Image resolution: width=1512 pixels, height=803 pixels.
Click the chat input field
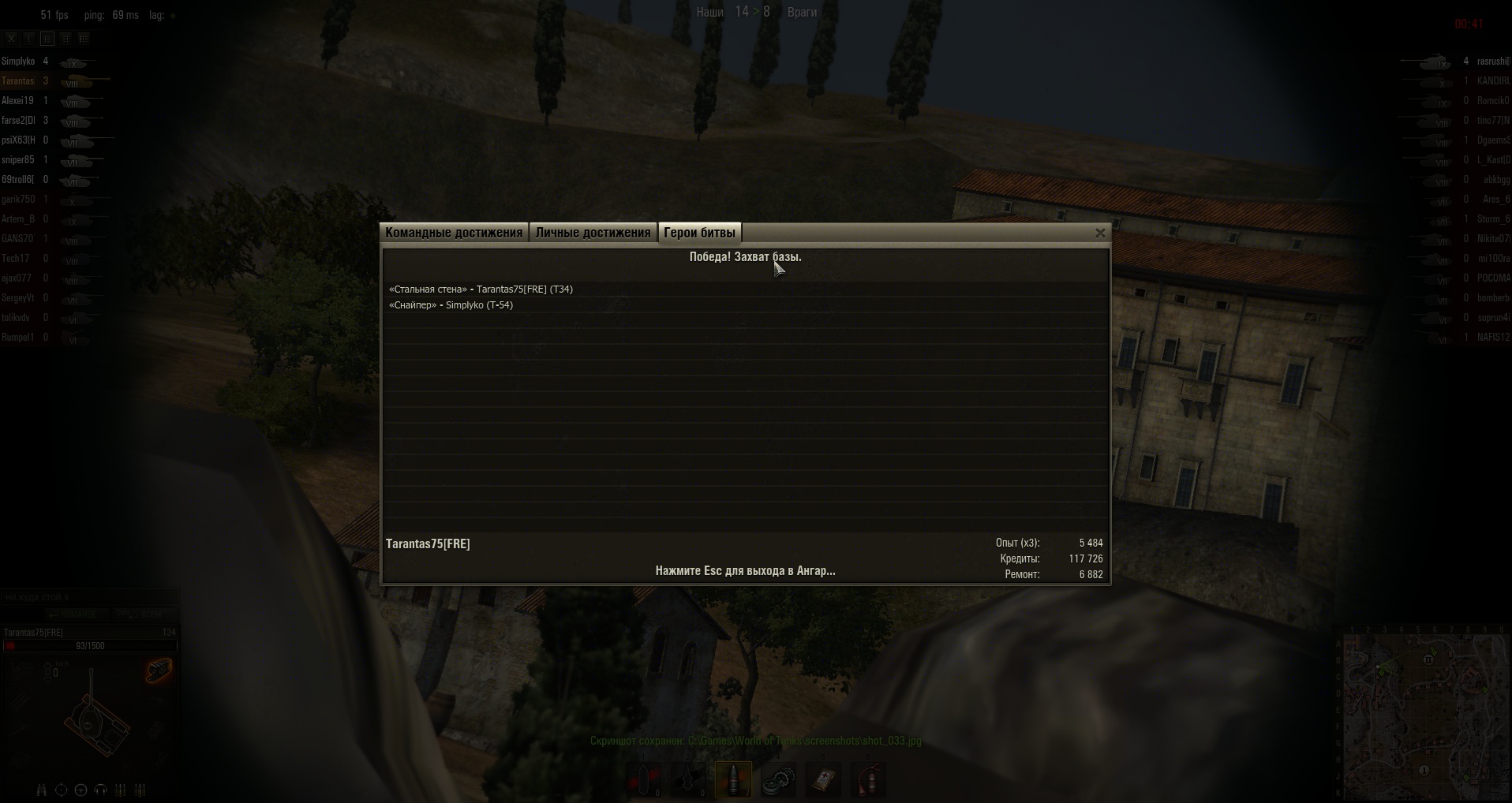pyautogui.click(x=88, y=597)
